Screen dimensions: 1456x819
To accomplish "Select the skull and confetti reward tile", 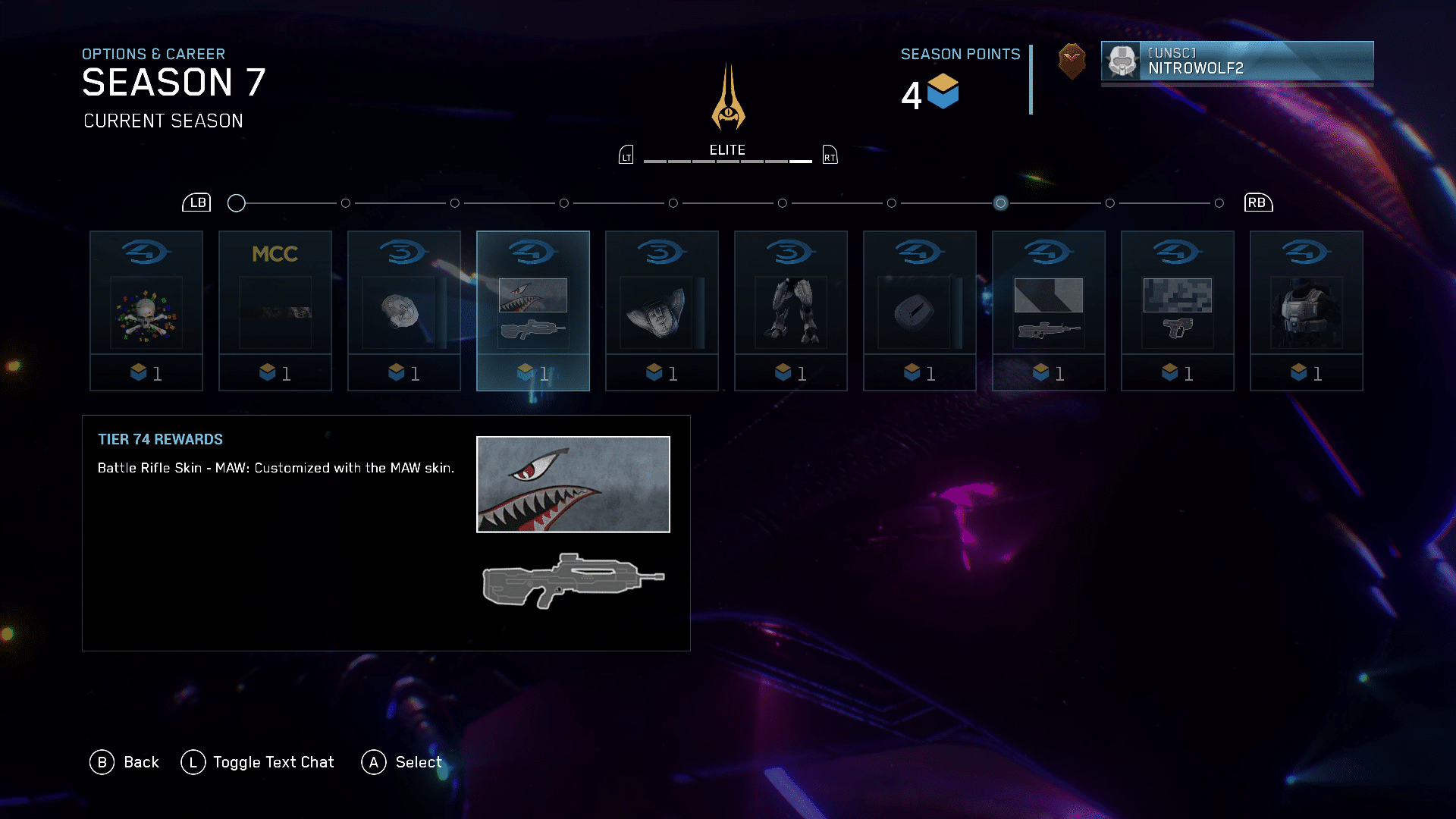I will point(146,311).
